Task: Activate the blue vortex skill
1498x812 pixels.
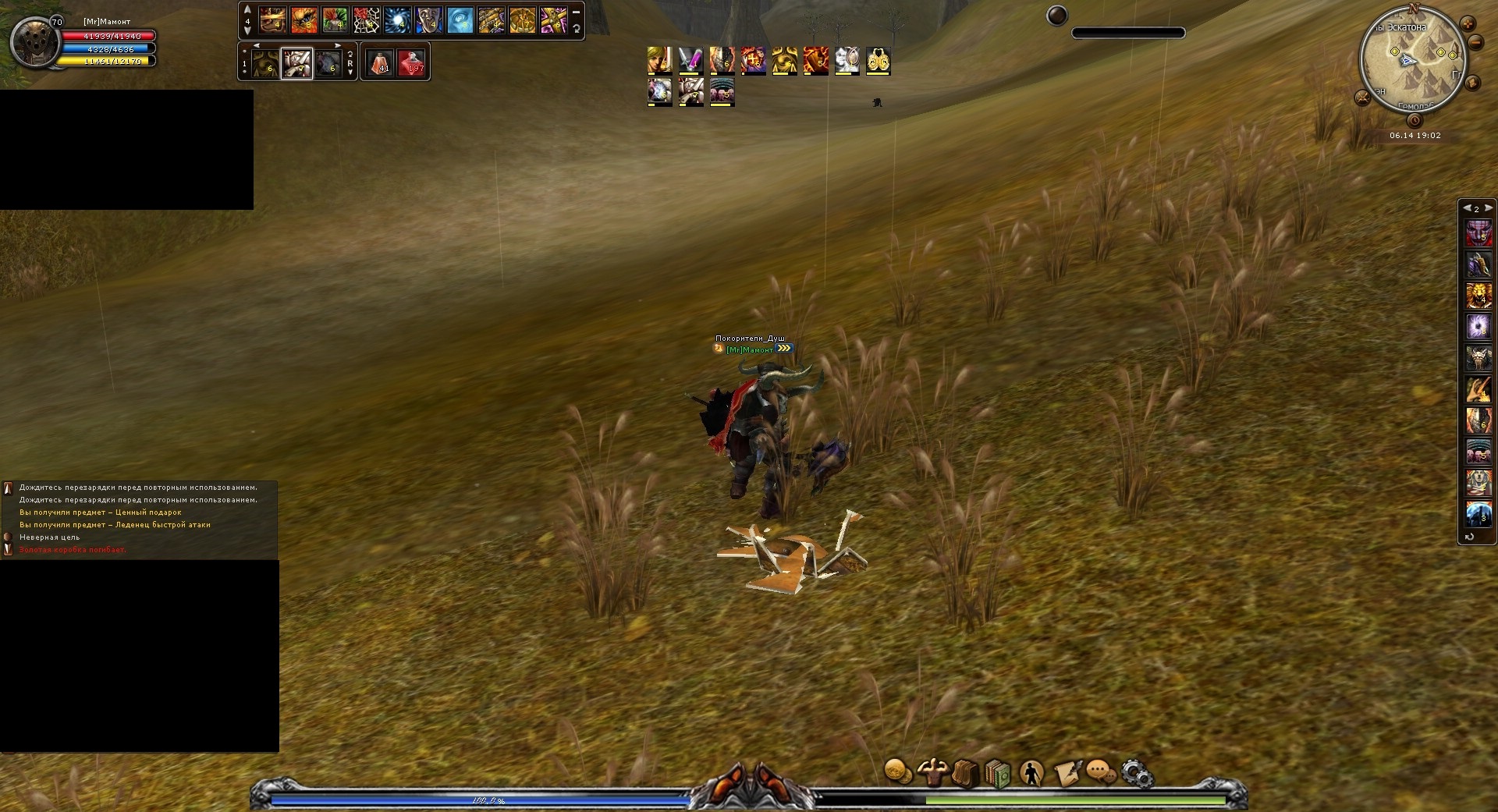Action: click(x=397, y=20)
